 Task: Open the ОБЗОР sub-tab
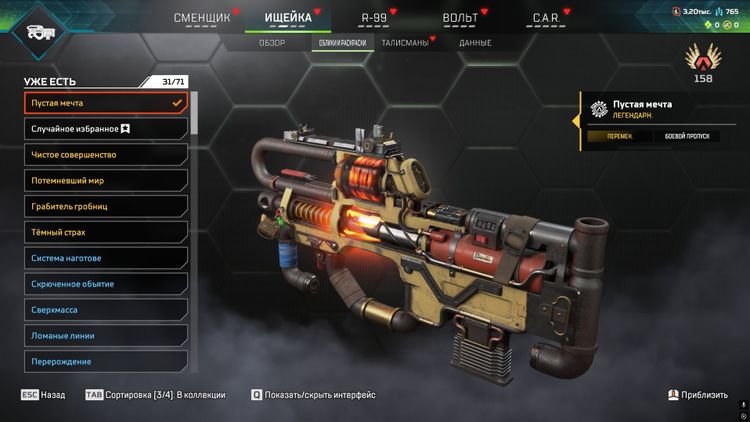(x=272, y=43)
